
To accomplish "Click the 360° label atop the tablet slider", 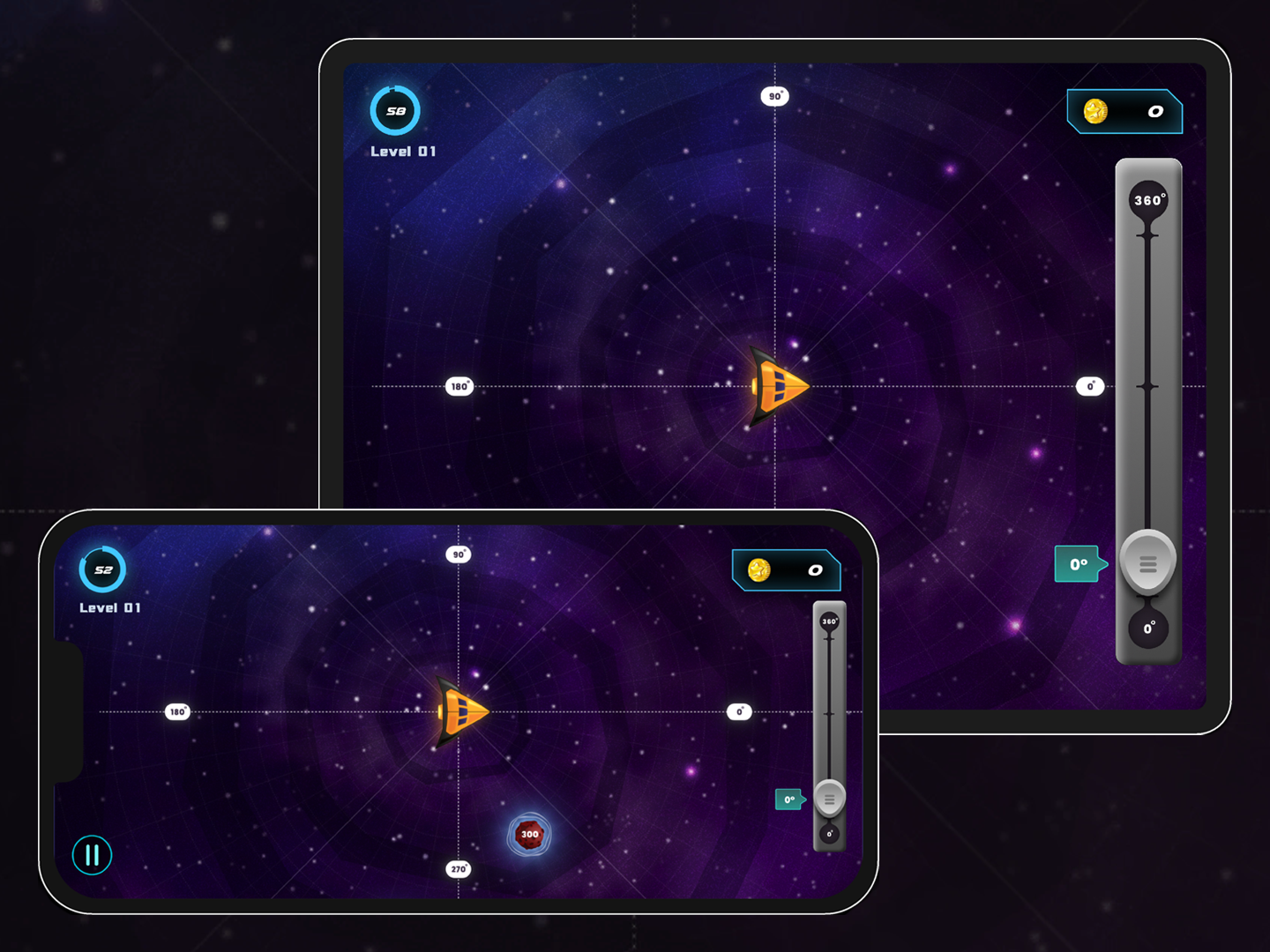I will tap(1148, 198).
